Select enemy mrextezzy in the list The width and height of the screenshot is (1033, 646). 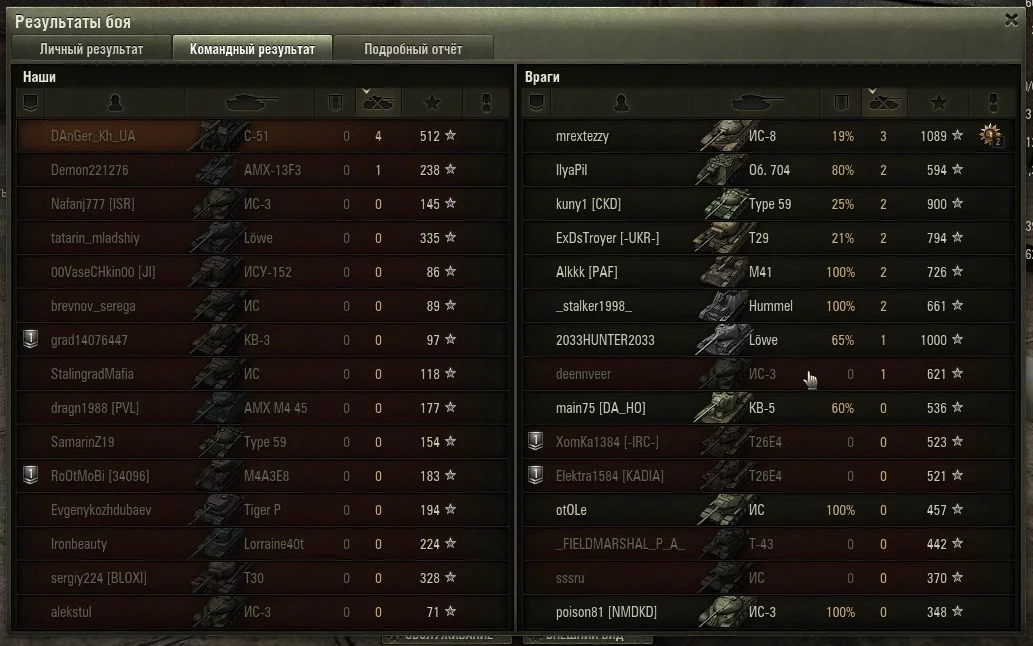[582, 136]
